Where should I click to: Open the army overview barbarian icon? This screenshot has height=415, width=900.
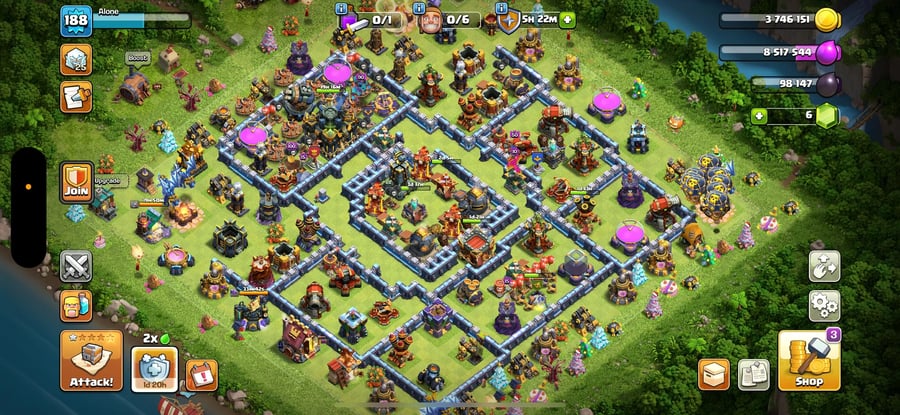click(76, 305)
